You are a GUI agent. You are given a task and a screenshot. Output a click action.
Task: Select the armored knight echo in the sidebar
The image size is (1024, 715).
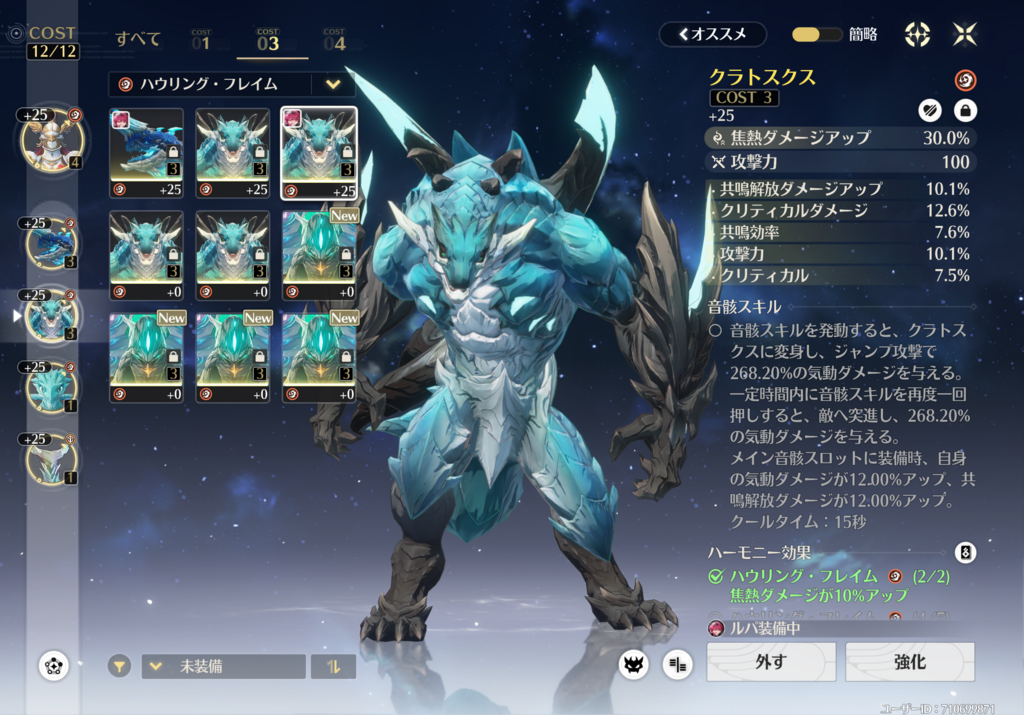point(50,141)
